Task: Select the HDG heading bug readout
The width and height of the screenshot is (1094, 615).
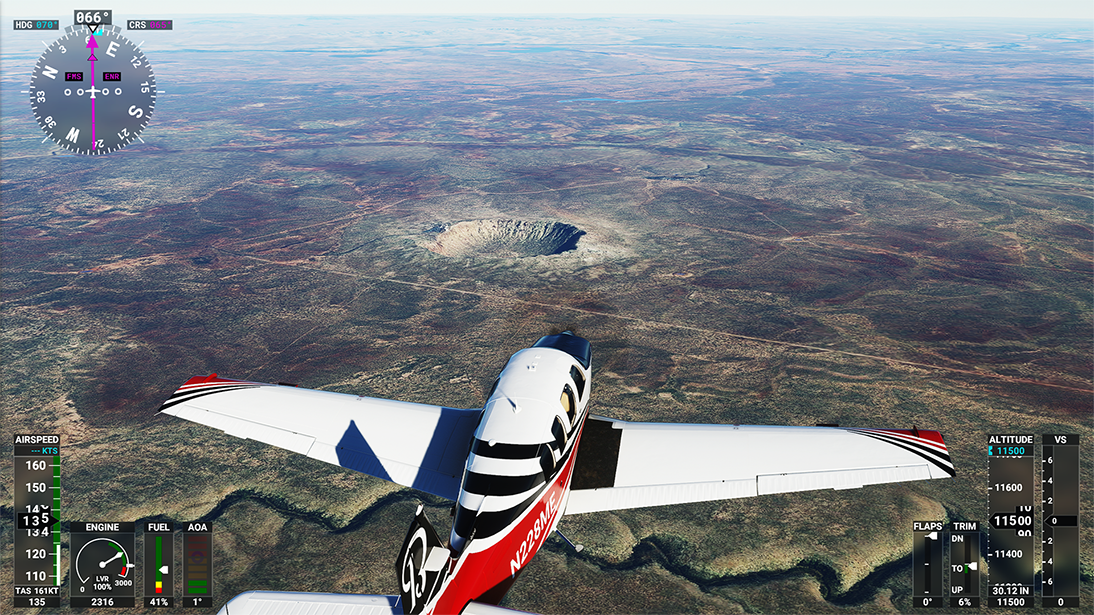Action: [37, 24]
